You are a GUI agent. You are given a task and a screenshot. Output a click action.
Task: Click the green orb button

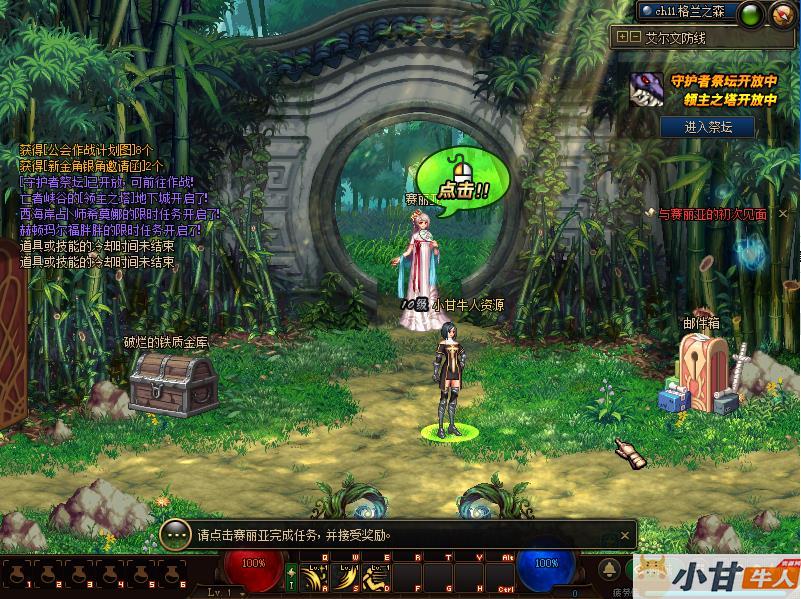point(752,13)
